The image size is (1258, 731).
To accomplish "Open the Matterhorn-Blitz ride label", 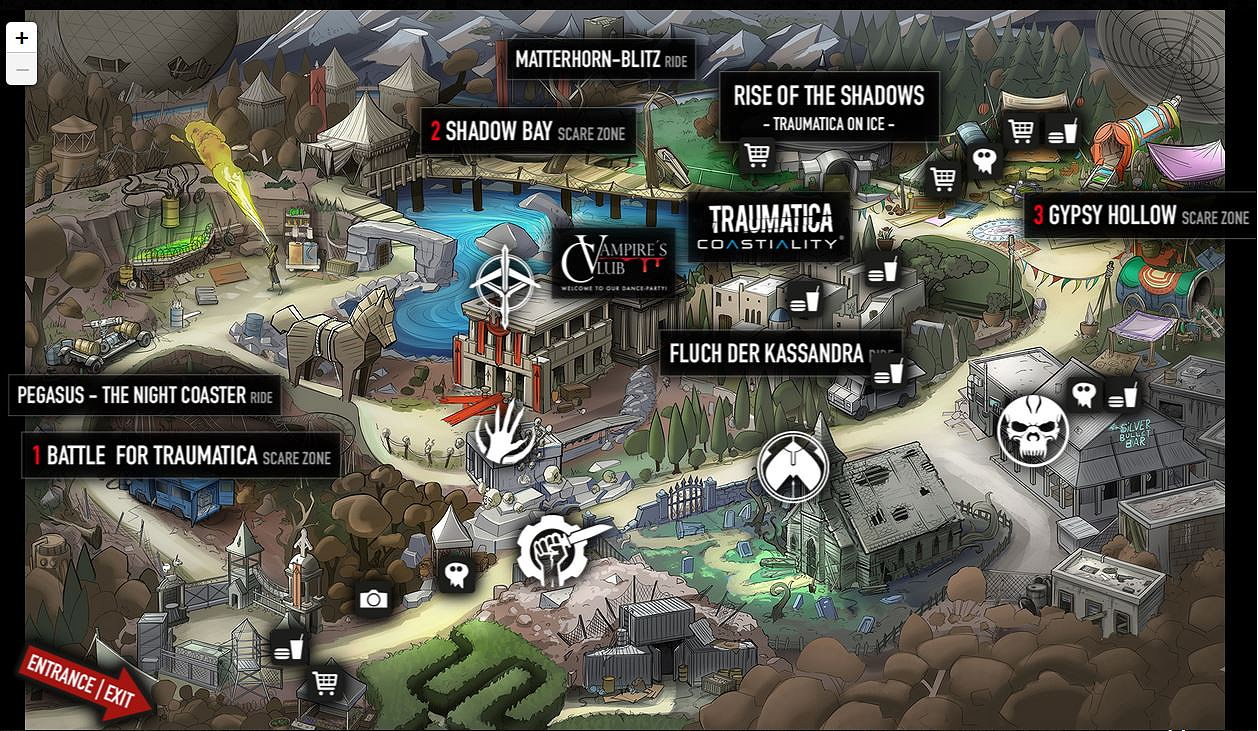I will [602, 60].
